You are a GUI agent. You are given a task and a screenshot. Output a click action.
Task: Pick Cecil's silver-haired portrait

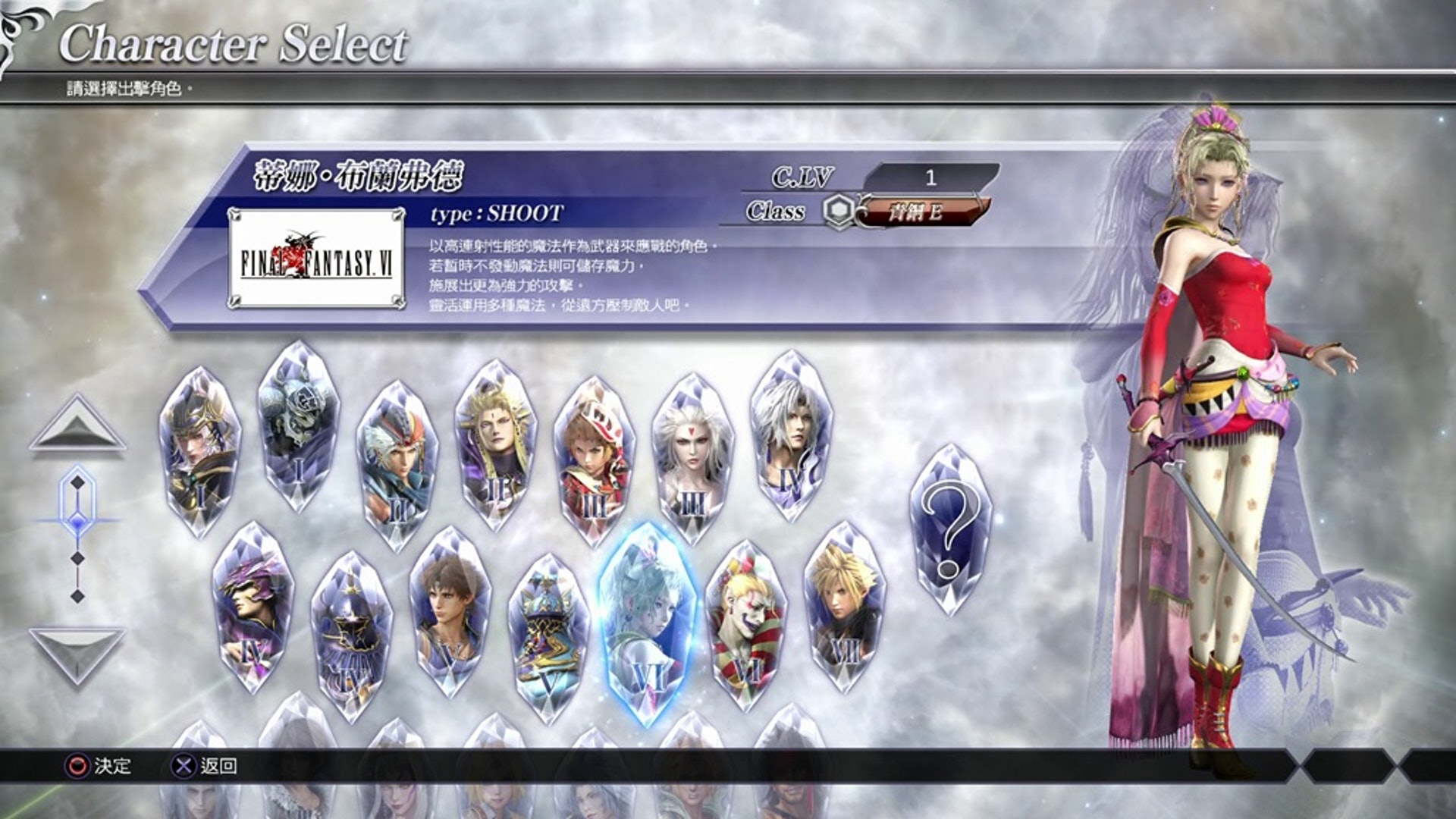[x=791, y=437]
